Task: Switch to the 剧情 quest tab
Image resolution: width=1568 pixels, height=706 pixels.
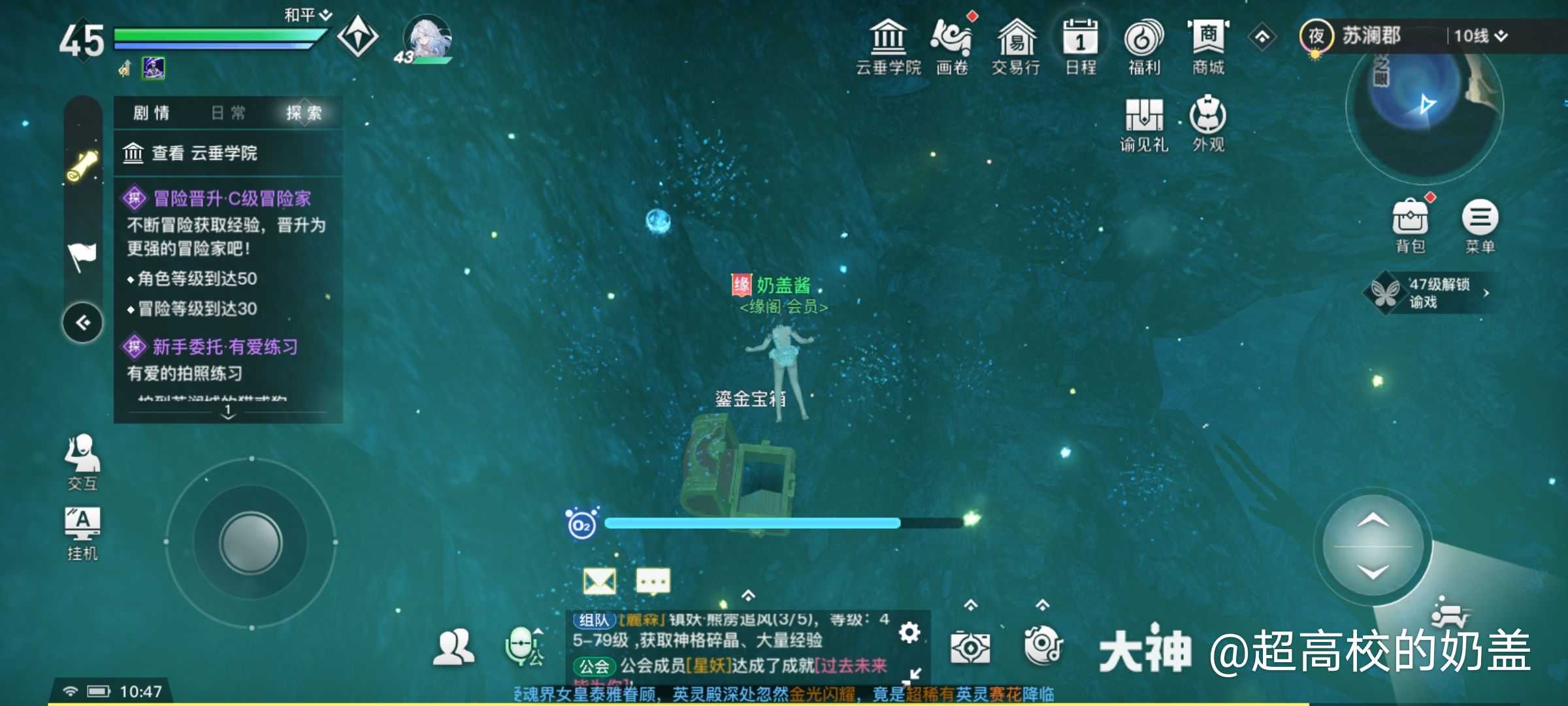Action: (152, 113)
